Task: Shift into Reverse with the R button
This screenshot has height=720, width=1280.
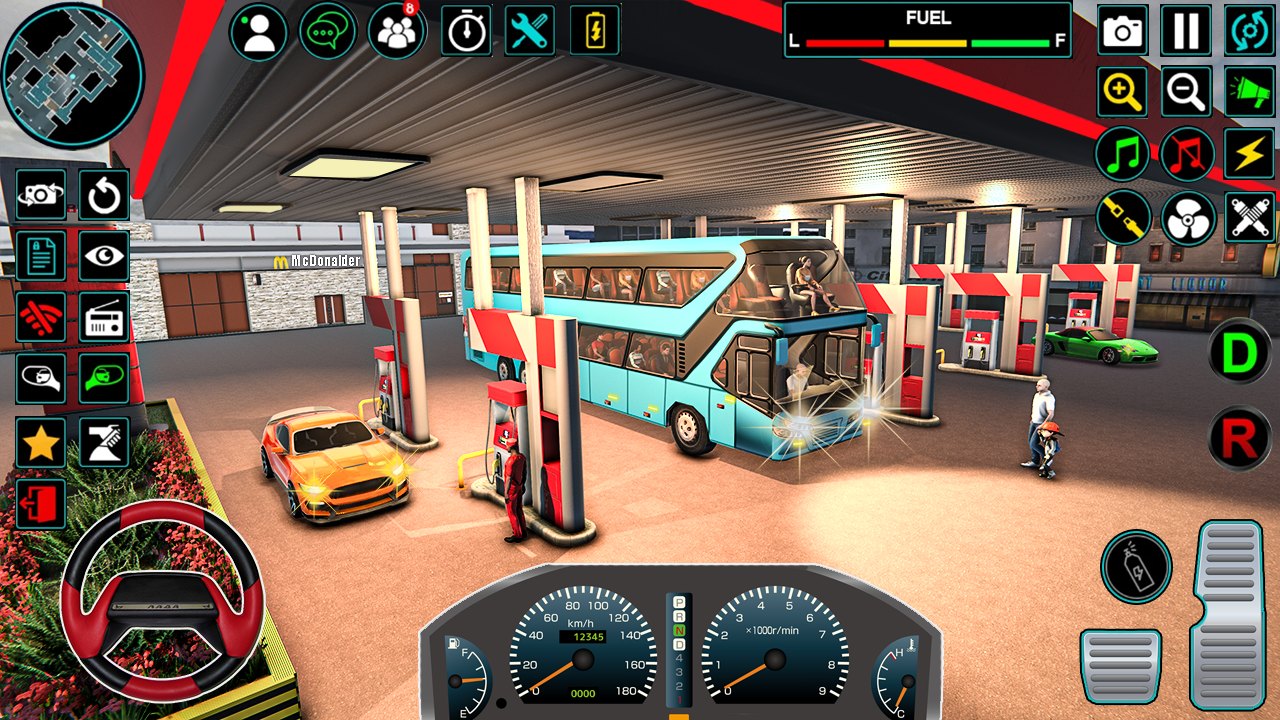Action: (1239, 438)
